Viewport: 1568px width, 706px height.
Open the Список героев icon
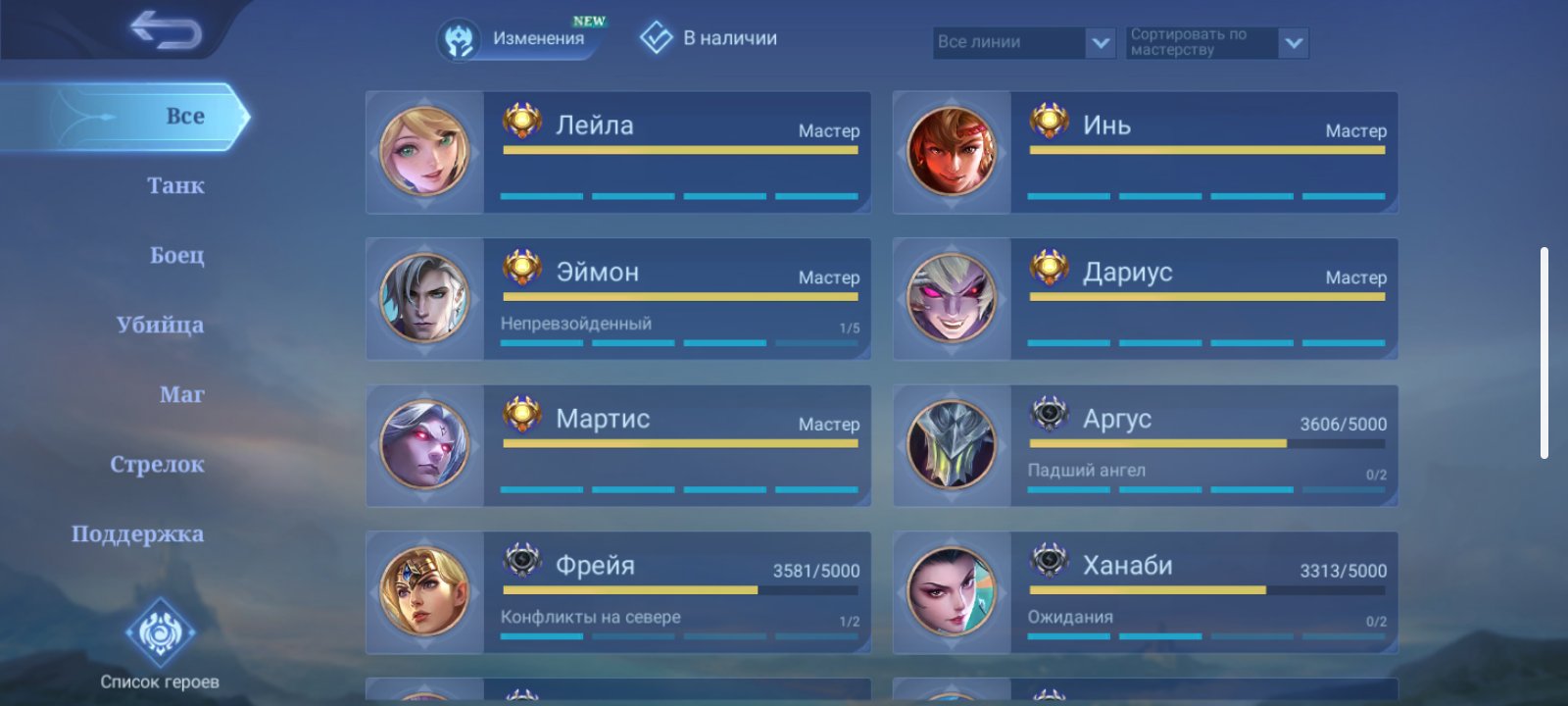tap(160, 633)
